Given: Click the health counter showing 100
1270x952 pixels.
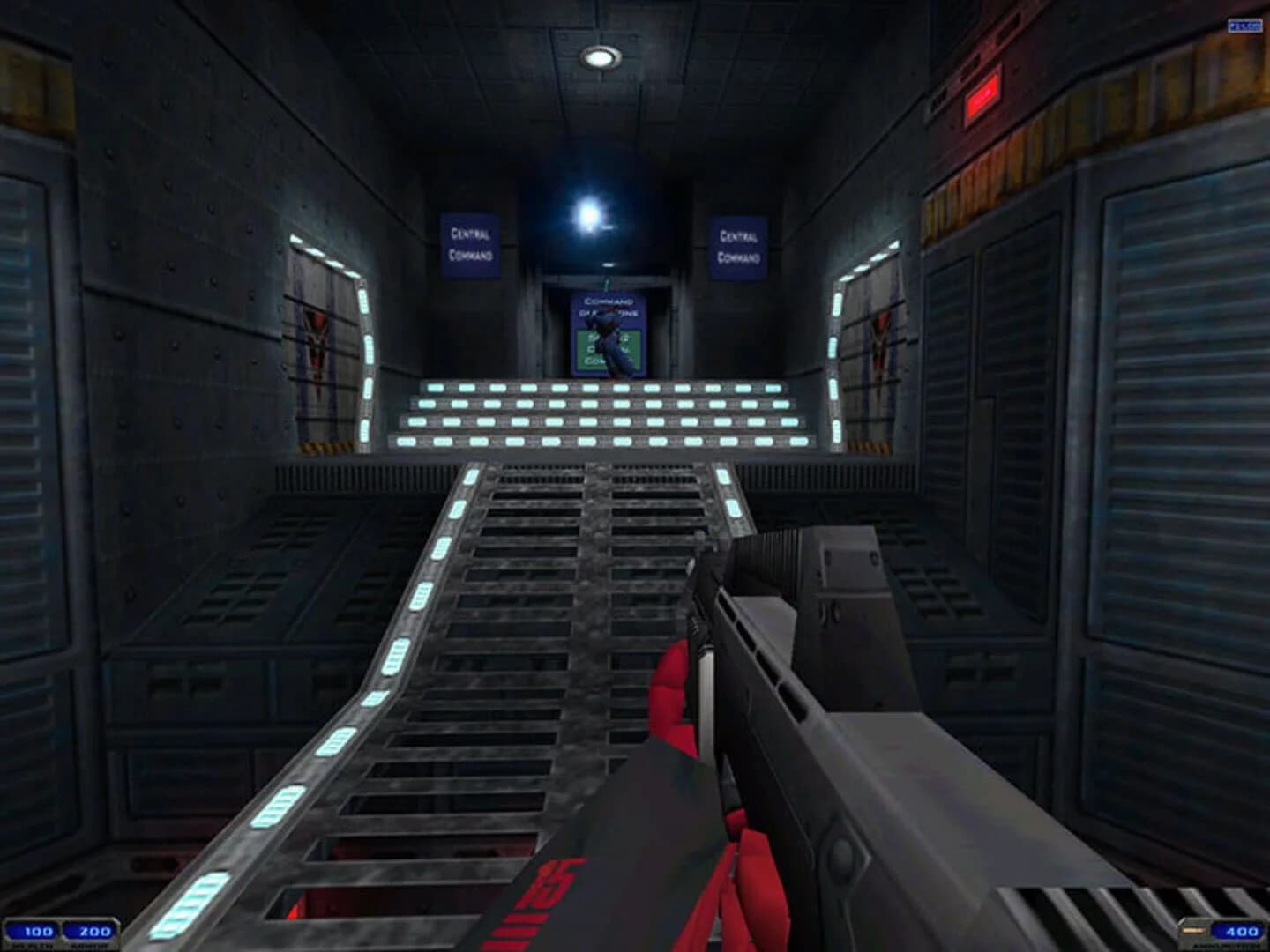Looking at the screenshot, I should [39, 928].
